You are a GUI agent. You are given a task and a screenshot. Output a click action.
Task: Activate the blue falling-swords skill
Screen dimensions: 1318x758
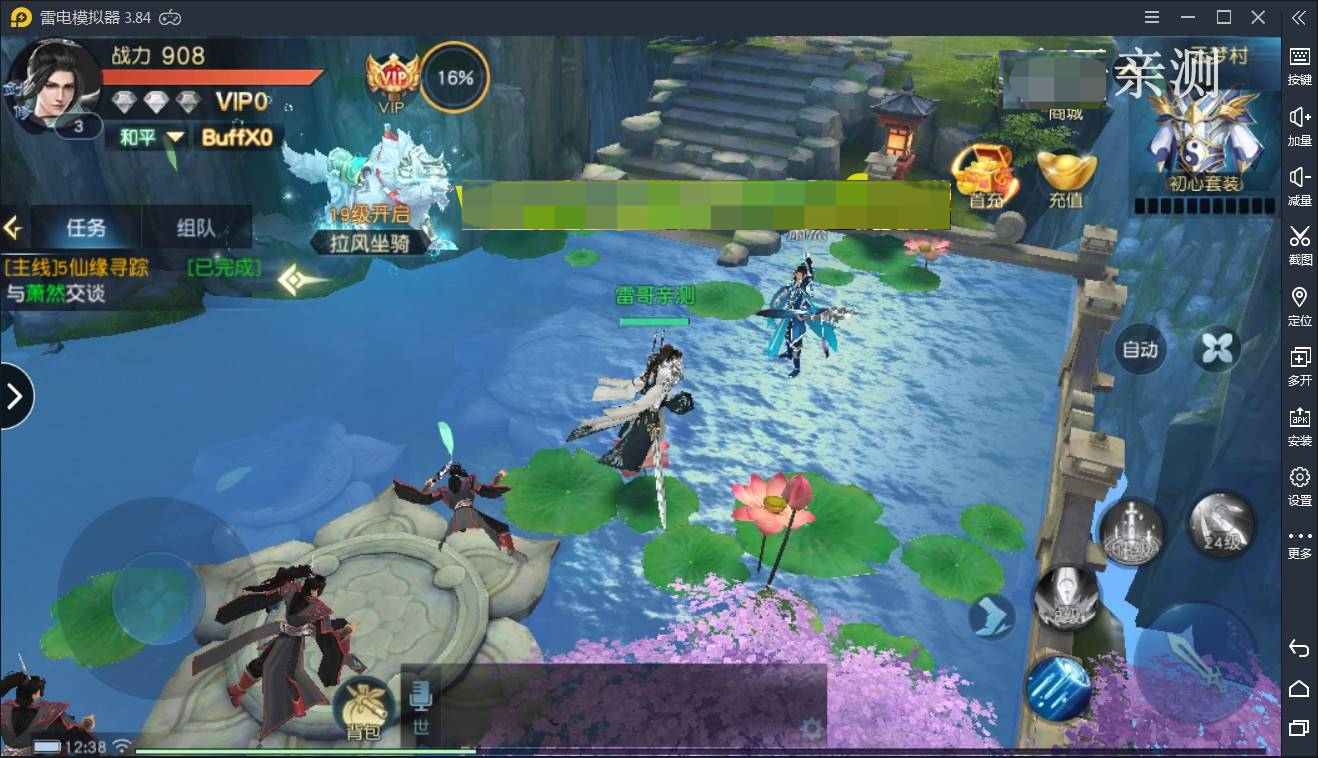coord(1057,687)
